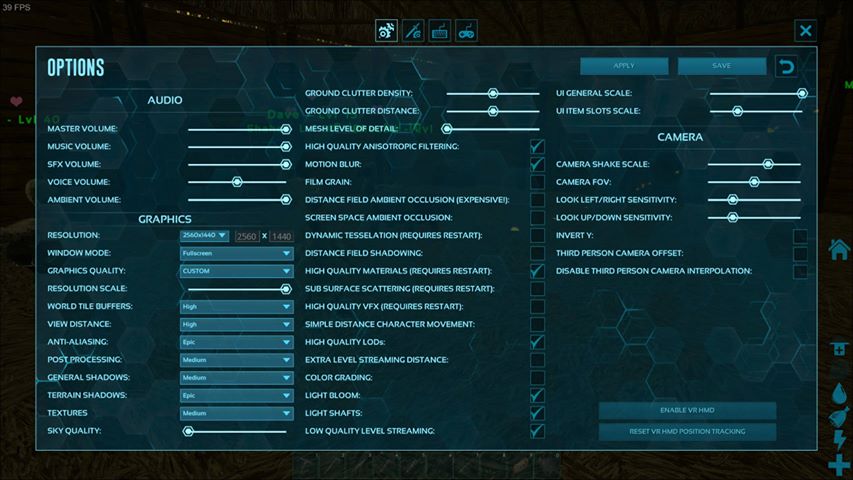The width and height of the screenshot is (853, 480).
Task: Enable the Film Grain checkbox
Action: coord(538,182)
